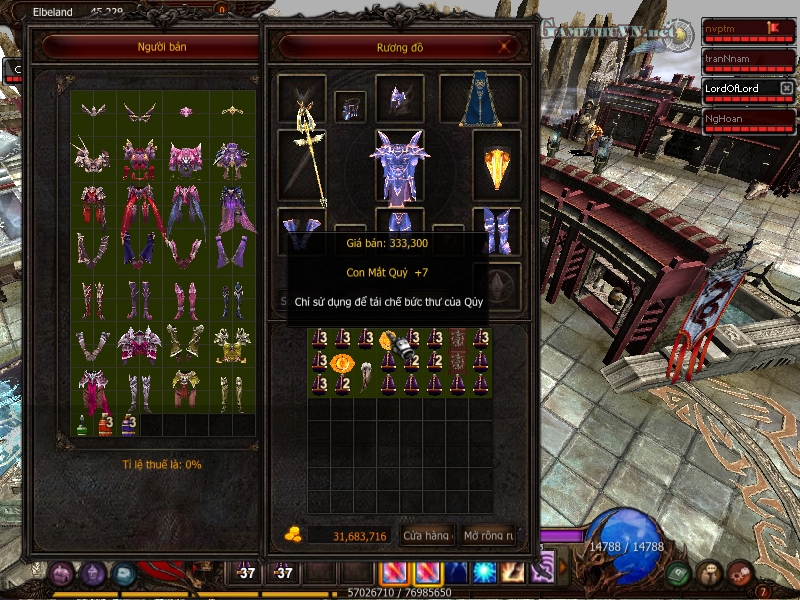Buy the green potion from the seller
The width and height of the screenshot is (800, 600).
82,425
